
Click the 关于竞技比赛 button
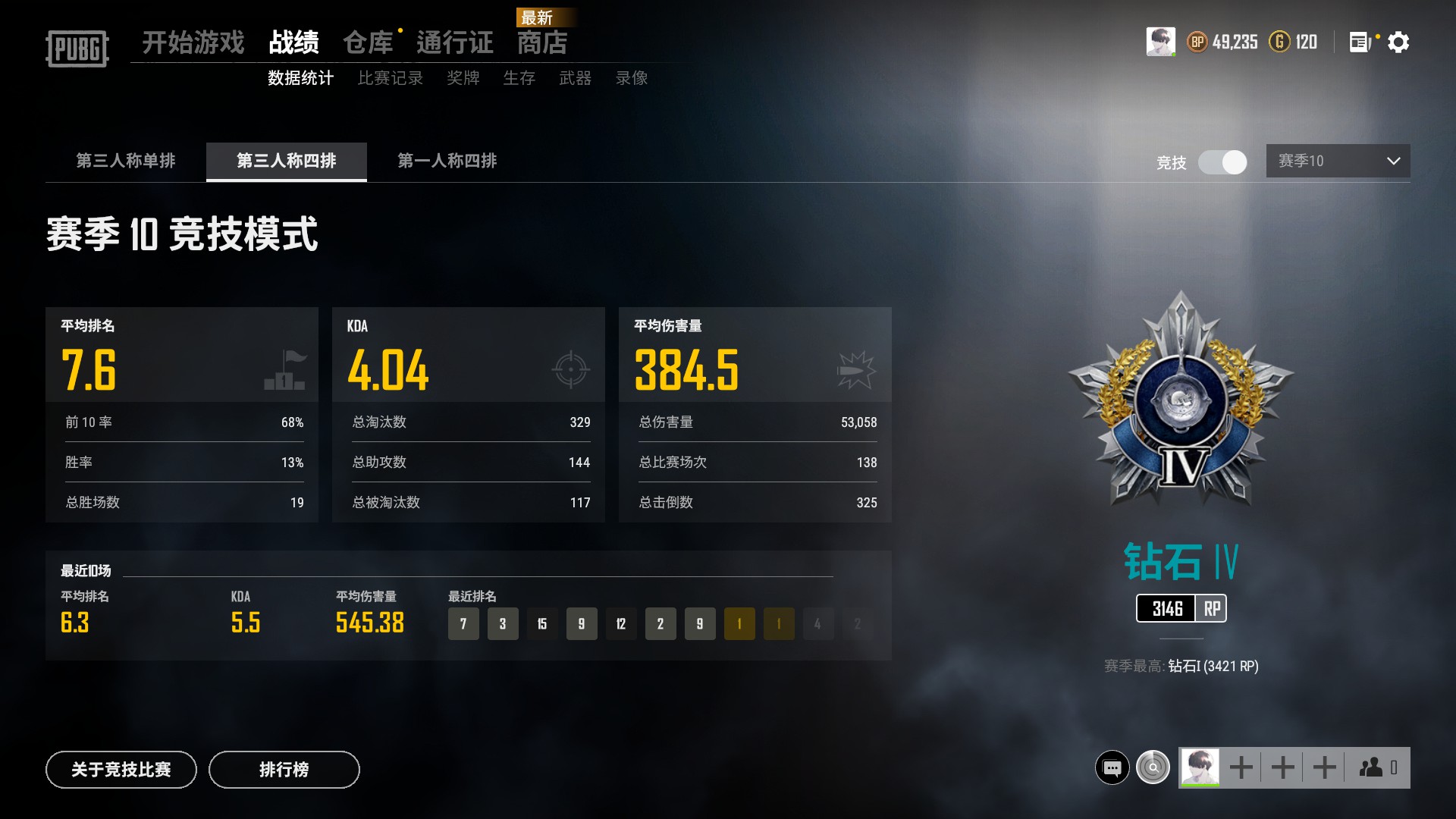point(121,769)
